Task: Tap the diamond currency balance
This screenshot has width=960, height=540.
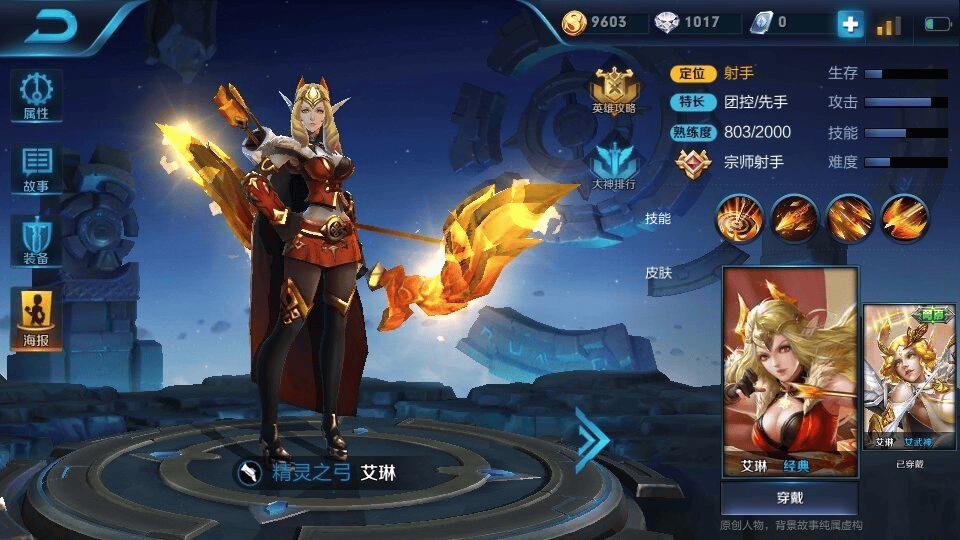Action: tap(688, 22)
